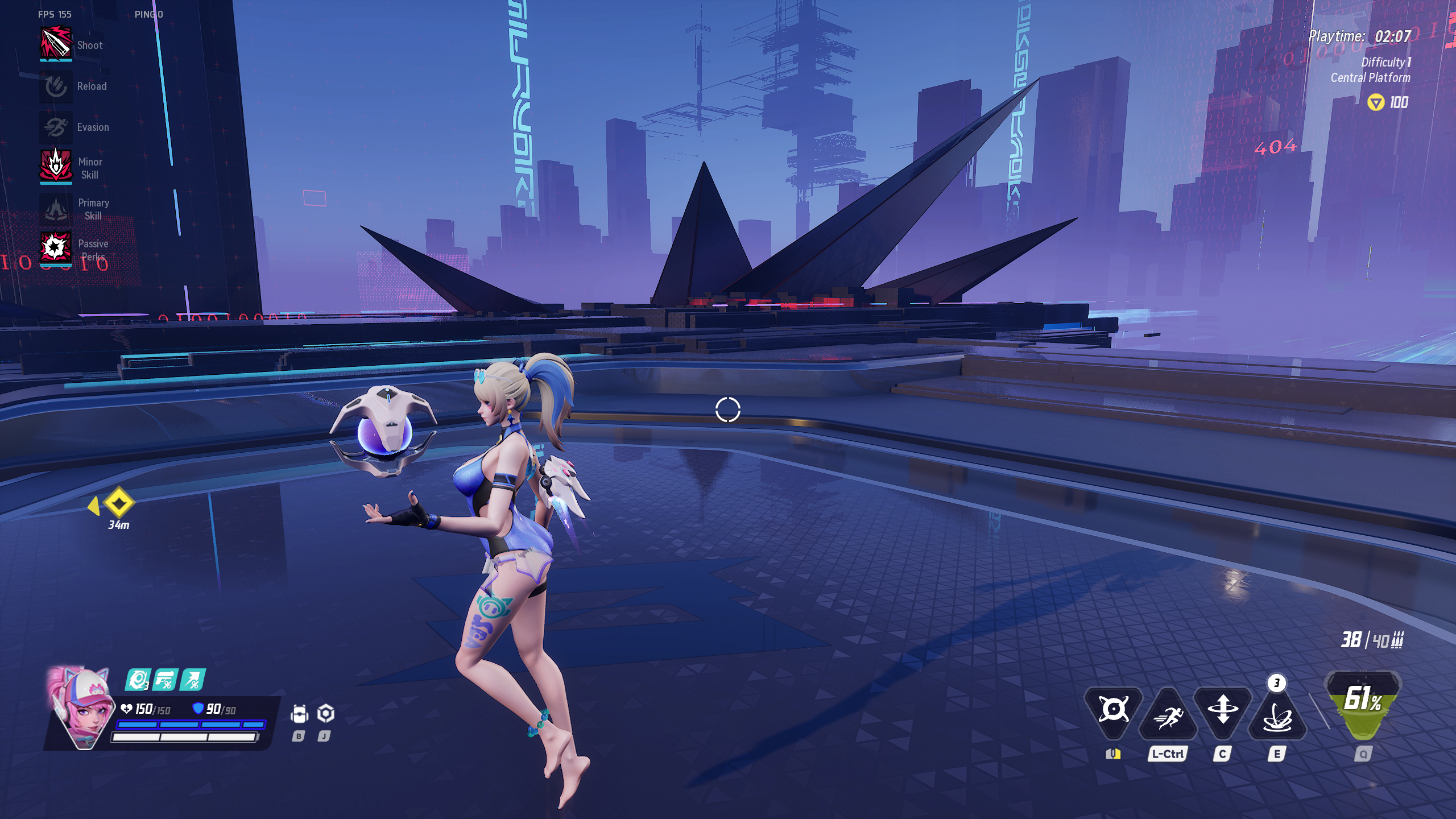Viewport: 1456px width, 819px height.
Task: Select the Shoot skill icon
Action: coord(56,44)
